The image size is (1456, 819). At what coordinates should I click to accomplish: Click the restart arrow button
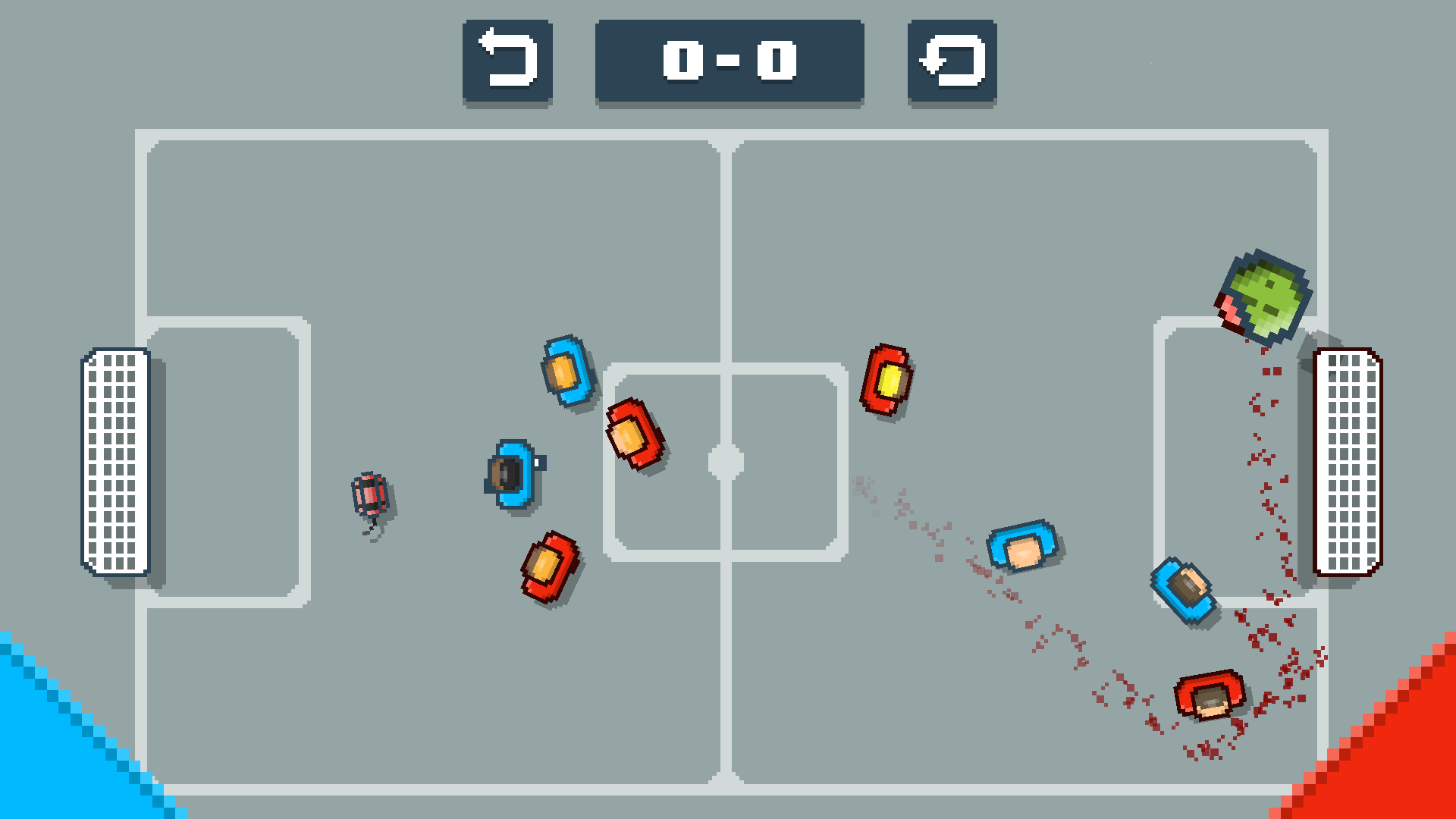(950, 62)
